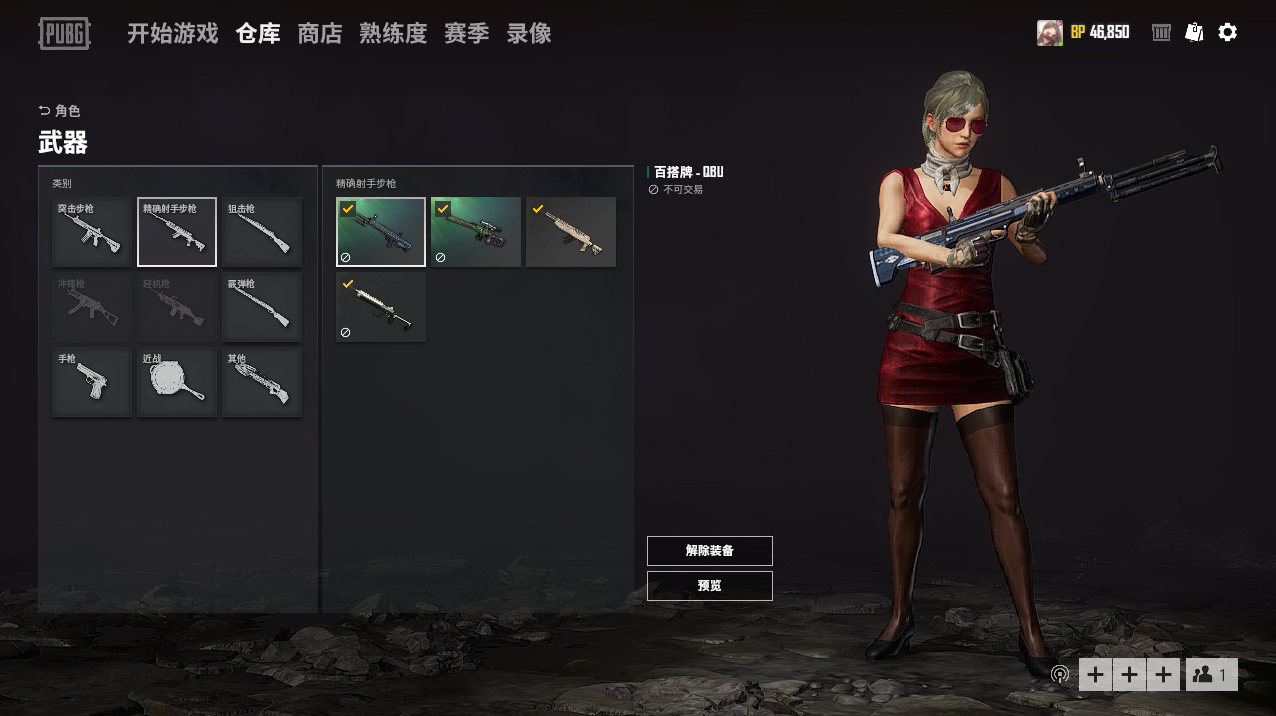
Task: Select the 霰弹枪 shotgun category
Action: pyautogui.click(x=262, y=307)
